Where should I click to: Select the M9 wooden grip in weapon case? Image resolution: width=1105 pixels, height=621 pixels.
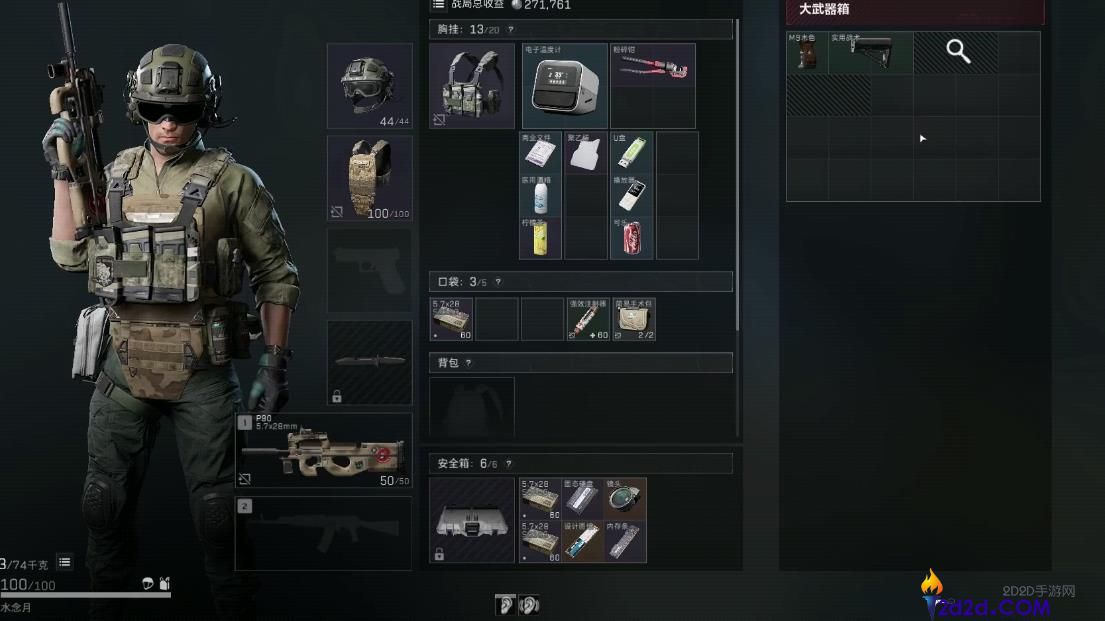(x=805, y=52)
